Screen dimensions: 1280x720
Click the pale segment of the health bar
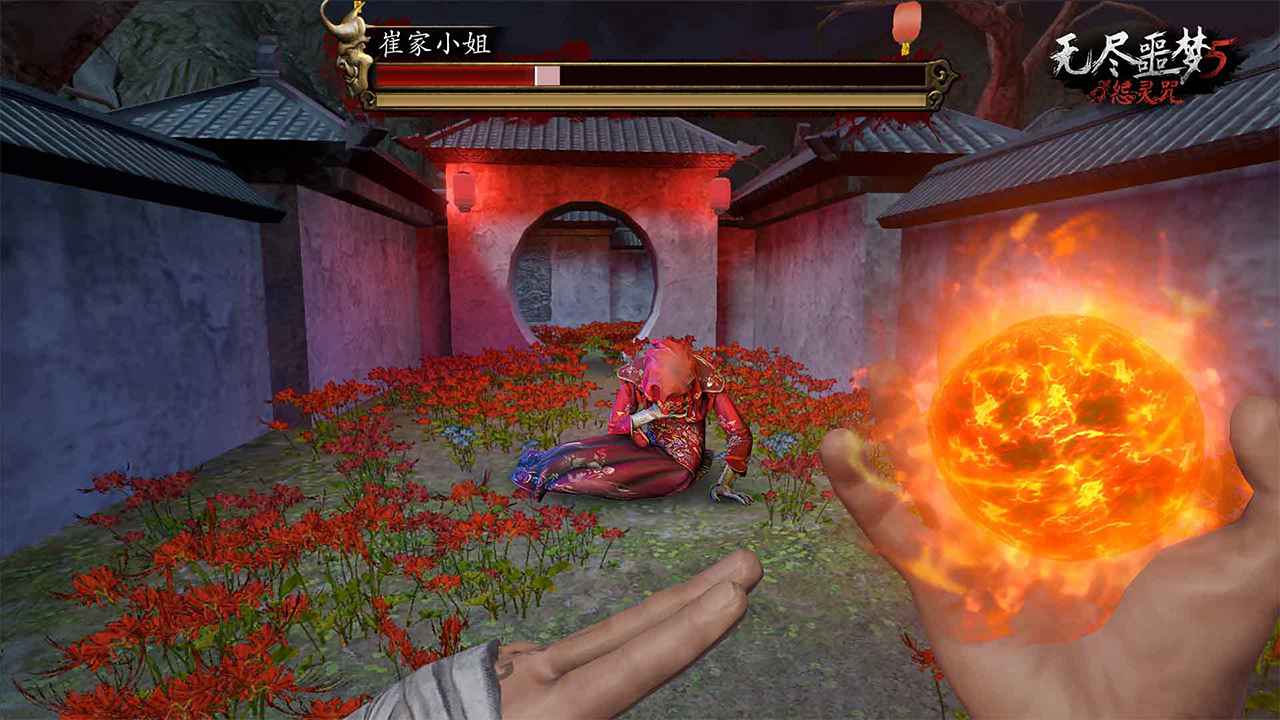tap(545, 74)
